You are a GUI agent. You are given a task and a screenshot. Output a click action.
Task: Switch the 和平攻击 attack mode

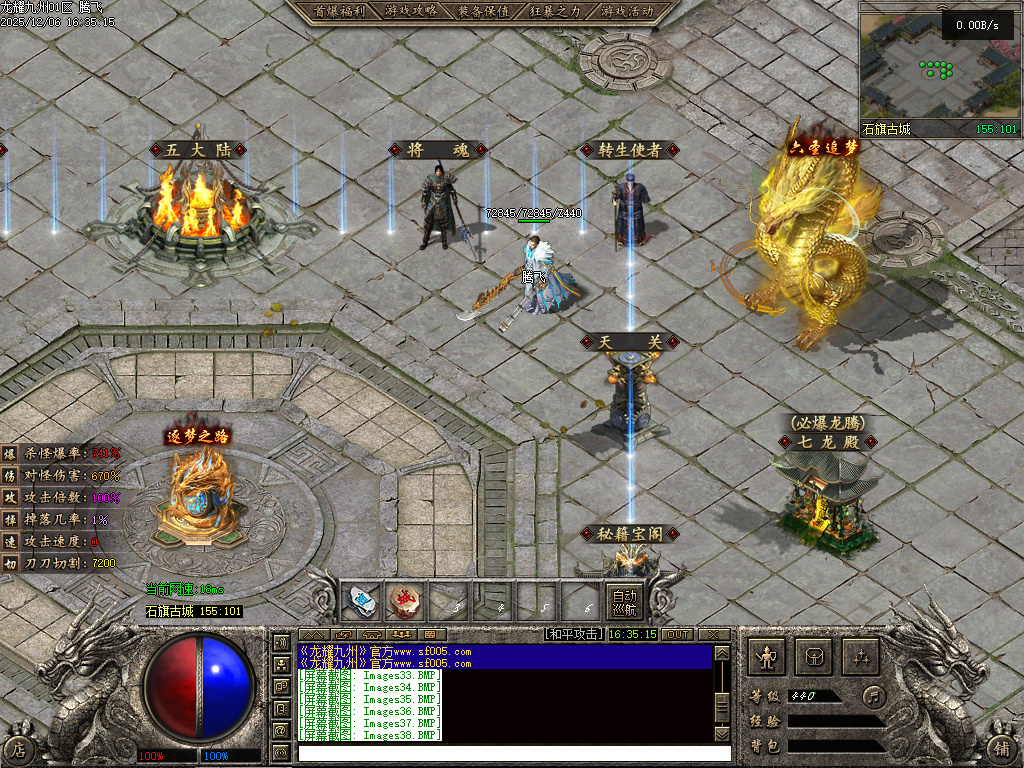click(x=573, y=634)
